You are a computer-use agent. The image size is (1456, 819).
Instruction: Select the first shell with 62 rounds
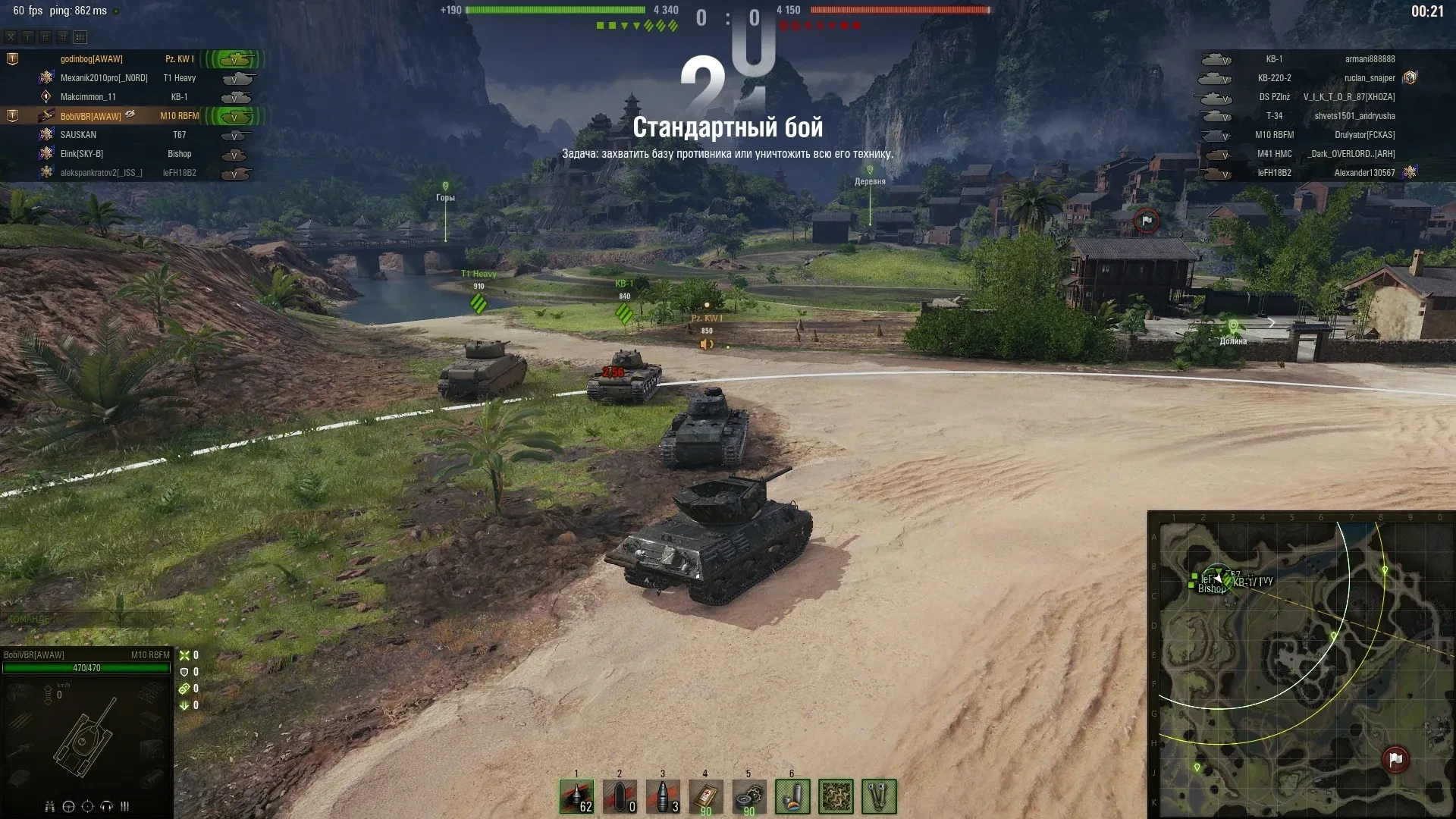(576, 796)
